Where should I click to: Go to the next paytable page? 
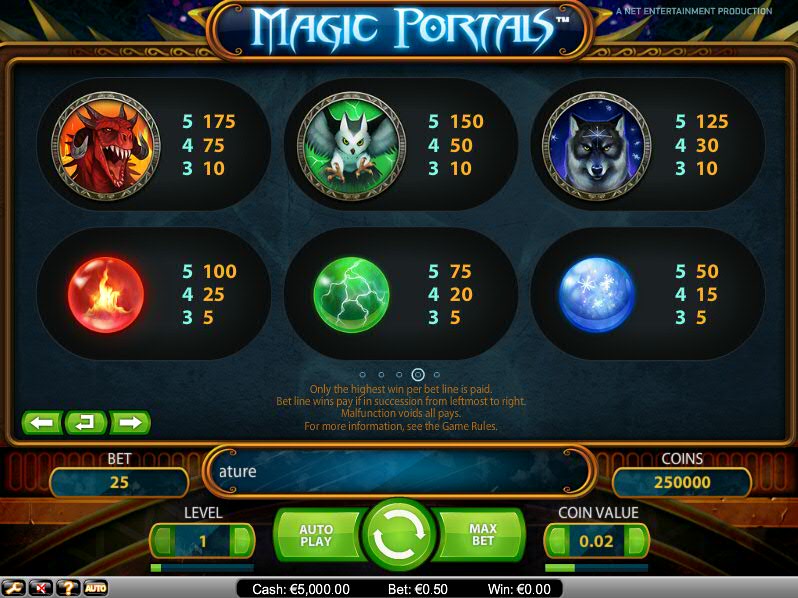point(130,423)
